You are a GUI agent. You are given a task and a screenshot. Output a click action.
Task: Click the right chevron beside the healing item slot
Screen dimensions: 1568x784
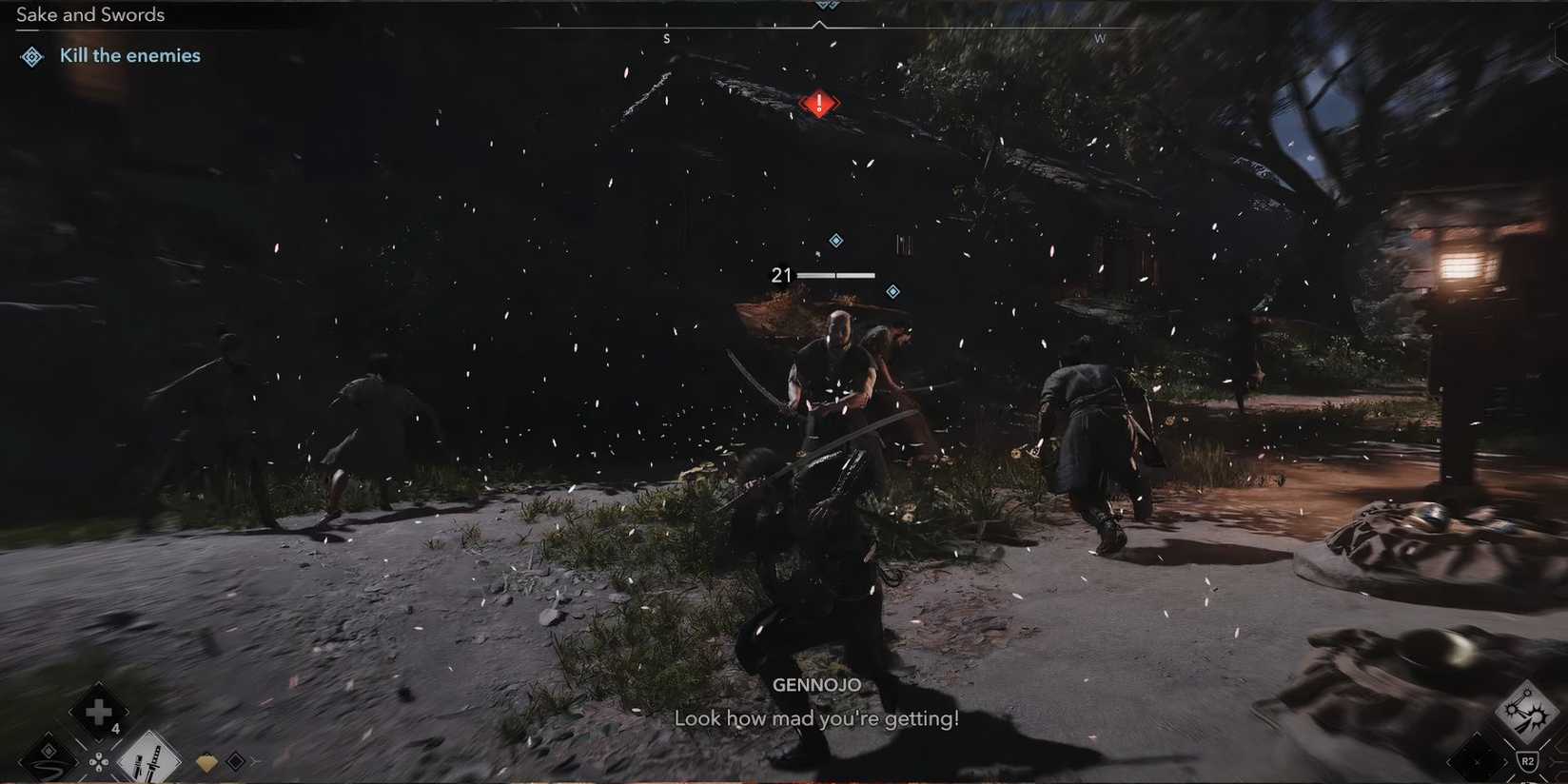127,711
